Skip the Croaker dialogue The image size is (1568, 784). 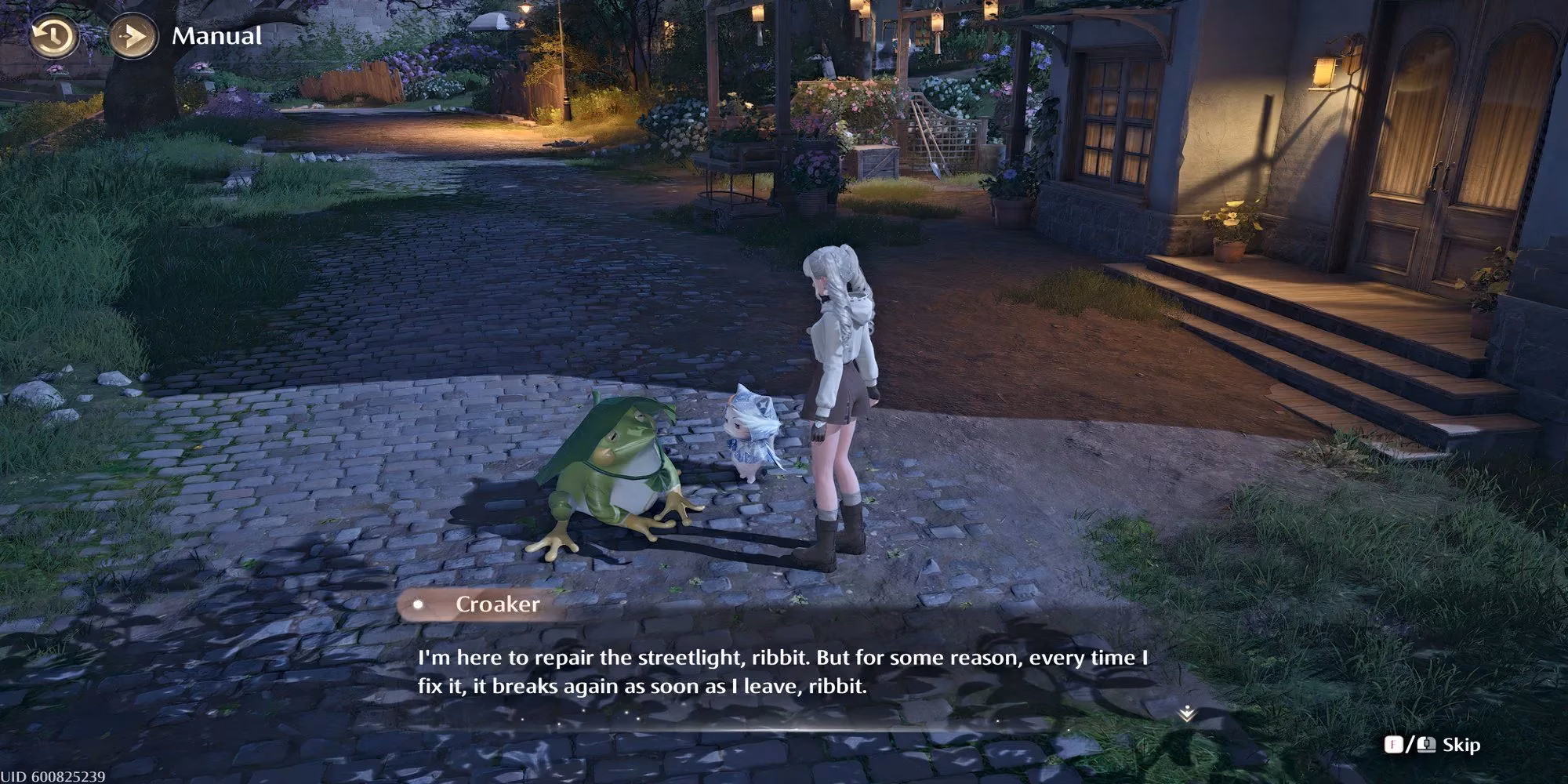1461,744
